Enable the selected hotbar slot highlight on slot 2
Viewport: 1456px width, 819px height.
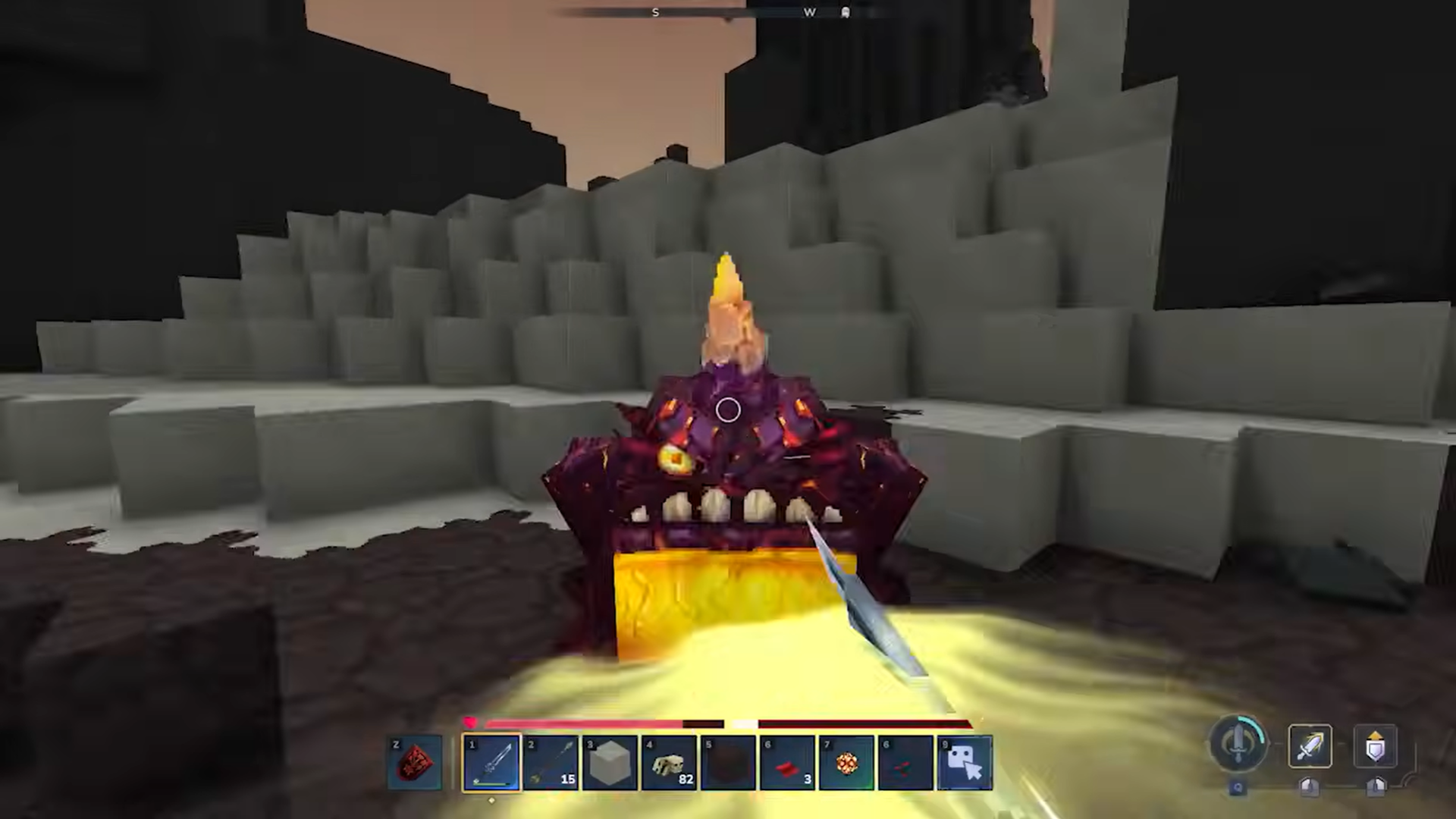point(551,761)
